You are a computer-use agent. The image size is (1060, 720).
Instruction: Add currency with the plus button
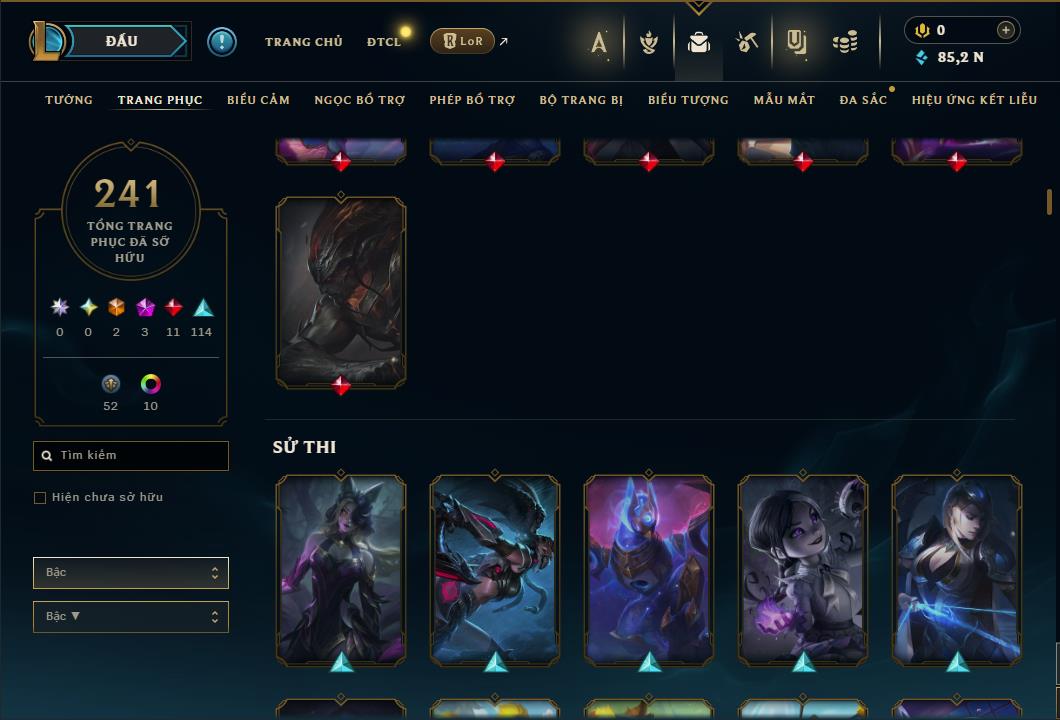point(1006,30)
